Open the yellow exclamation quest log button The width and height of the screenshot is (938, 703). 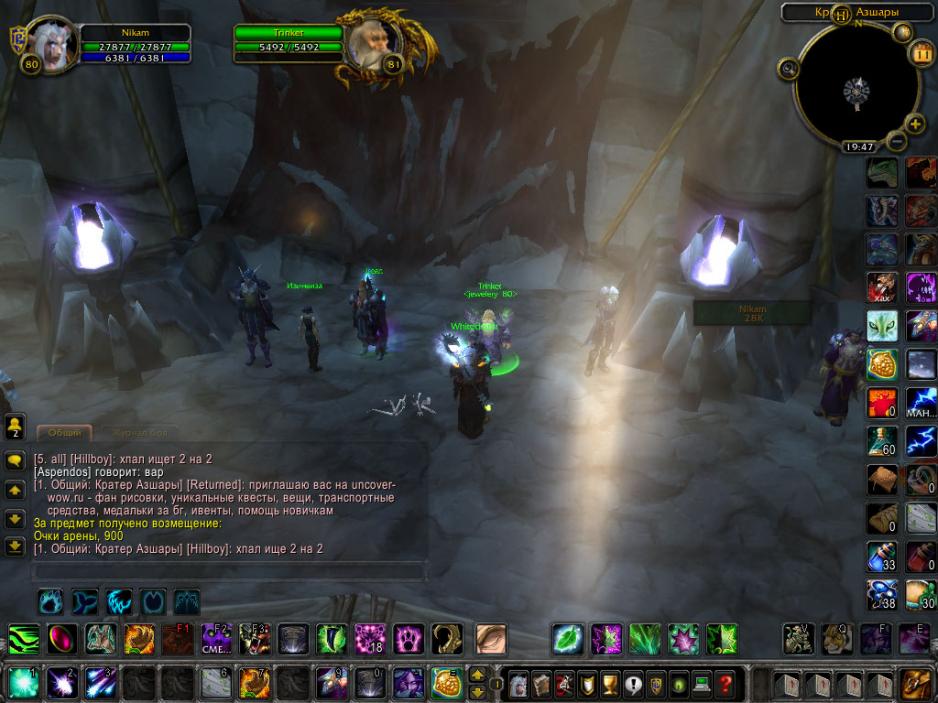pos(633,684)
